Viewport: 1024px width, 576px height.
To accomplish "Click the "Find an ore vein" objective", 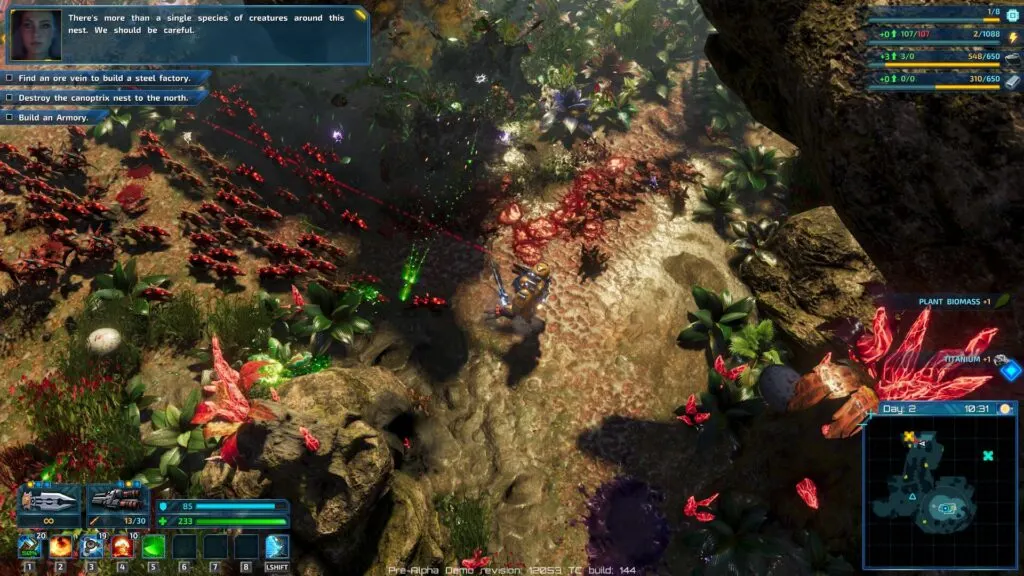I will click(105, 77).
